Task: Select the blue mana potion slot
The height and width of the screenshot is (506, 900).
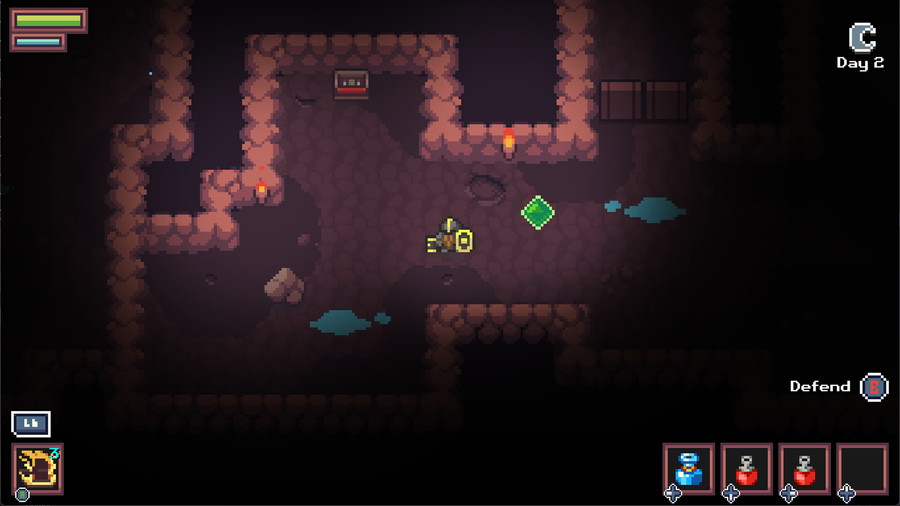Action: (689, 468)
